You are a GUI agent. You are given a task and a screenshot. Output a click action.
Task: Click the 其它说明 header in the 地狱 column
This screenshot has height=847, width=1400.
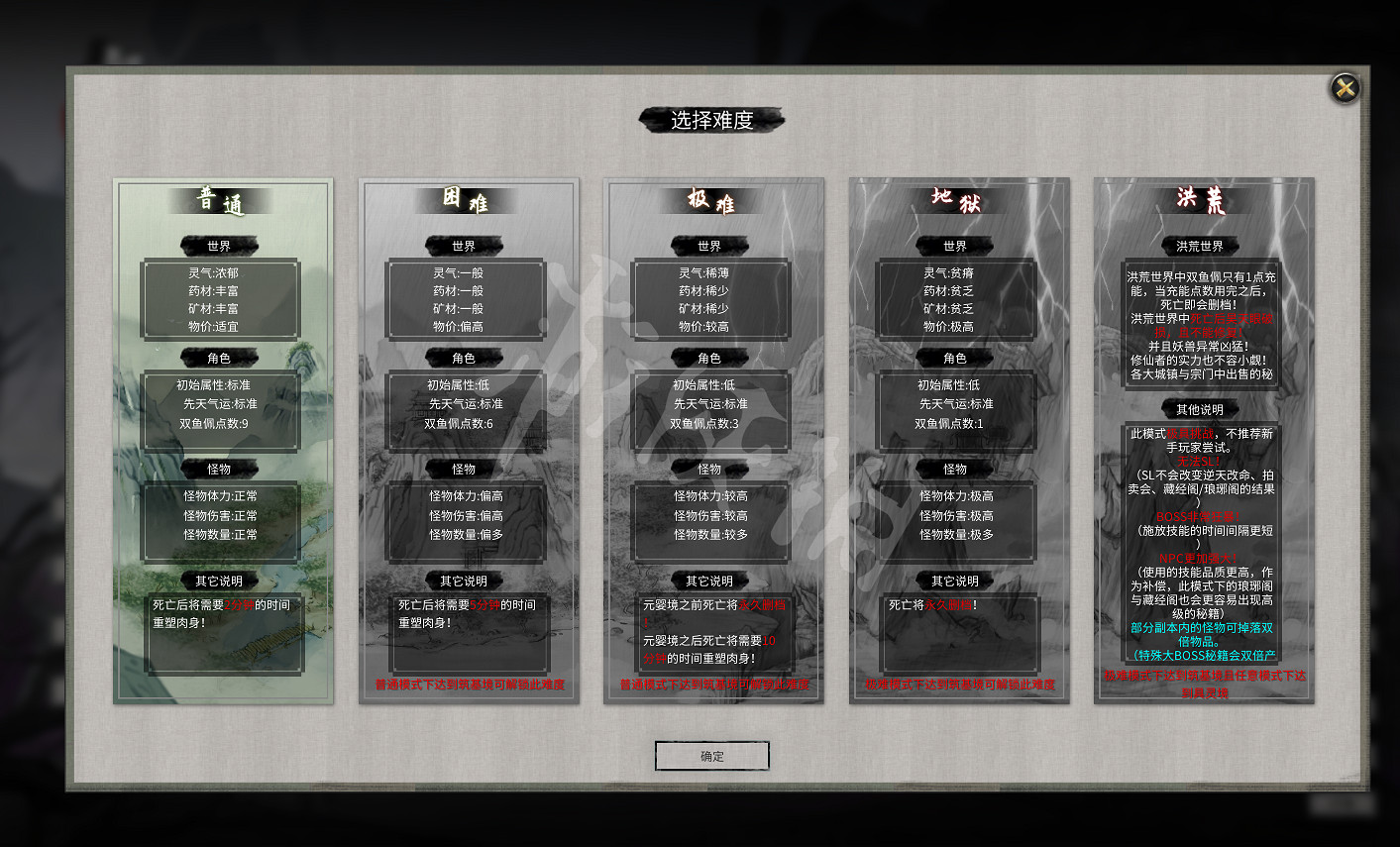956,582
